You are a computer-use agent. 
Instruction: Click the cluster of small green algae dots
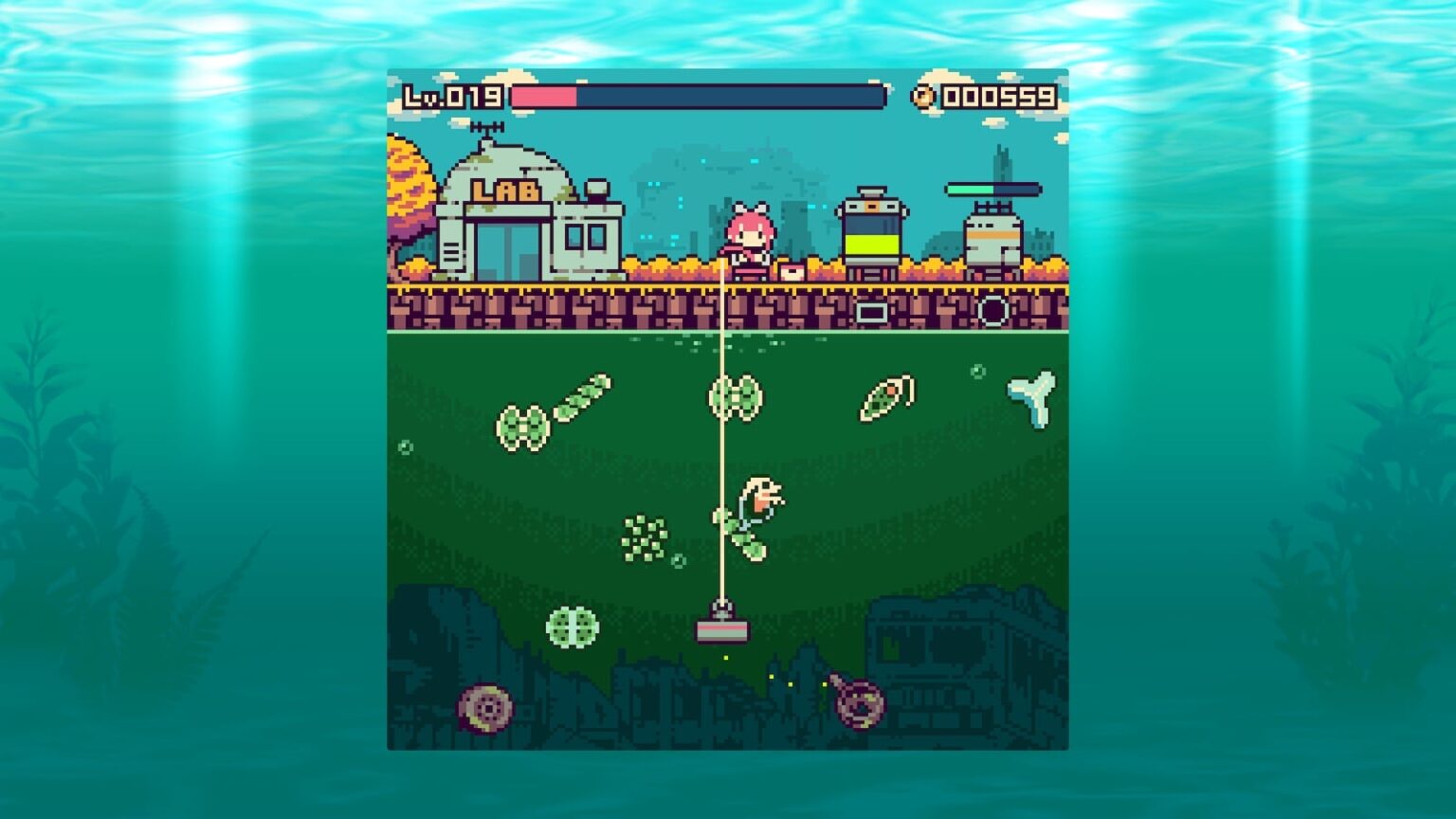click(x=645, y=540)
